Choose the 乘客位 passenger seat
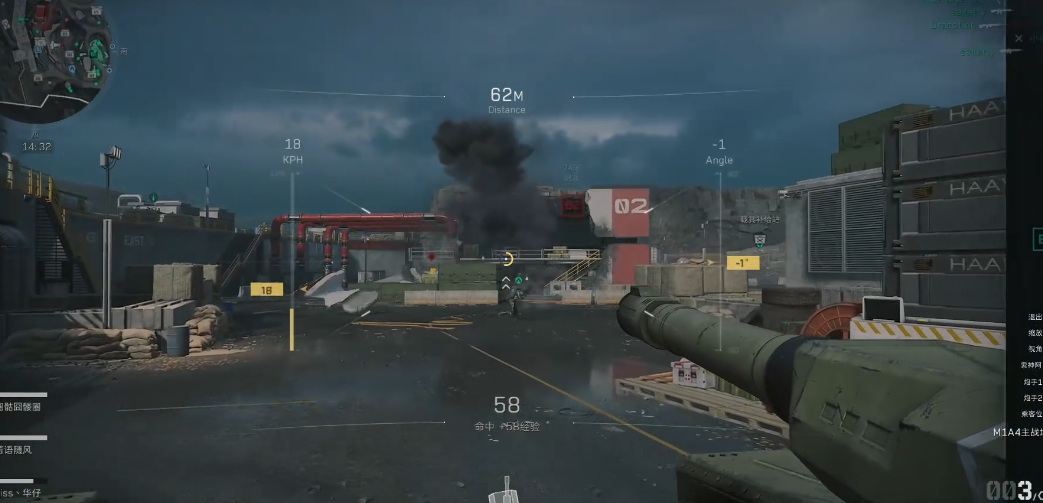The height and width of the screenshot is (503, 1043). tap(1031, 414)
